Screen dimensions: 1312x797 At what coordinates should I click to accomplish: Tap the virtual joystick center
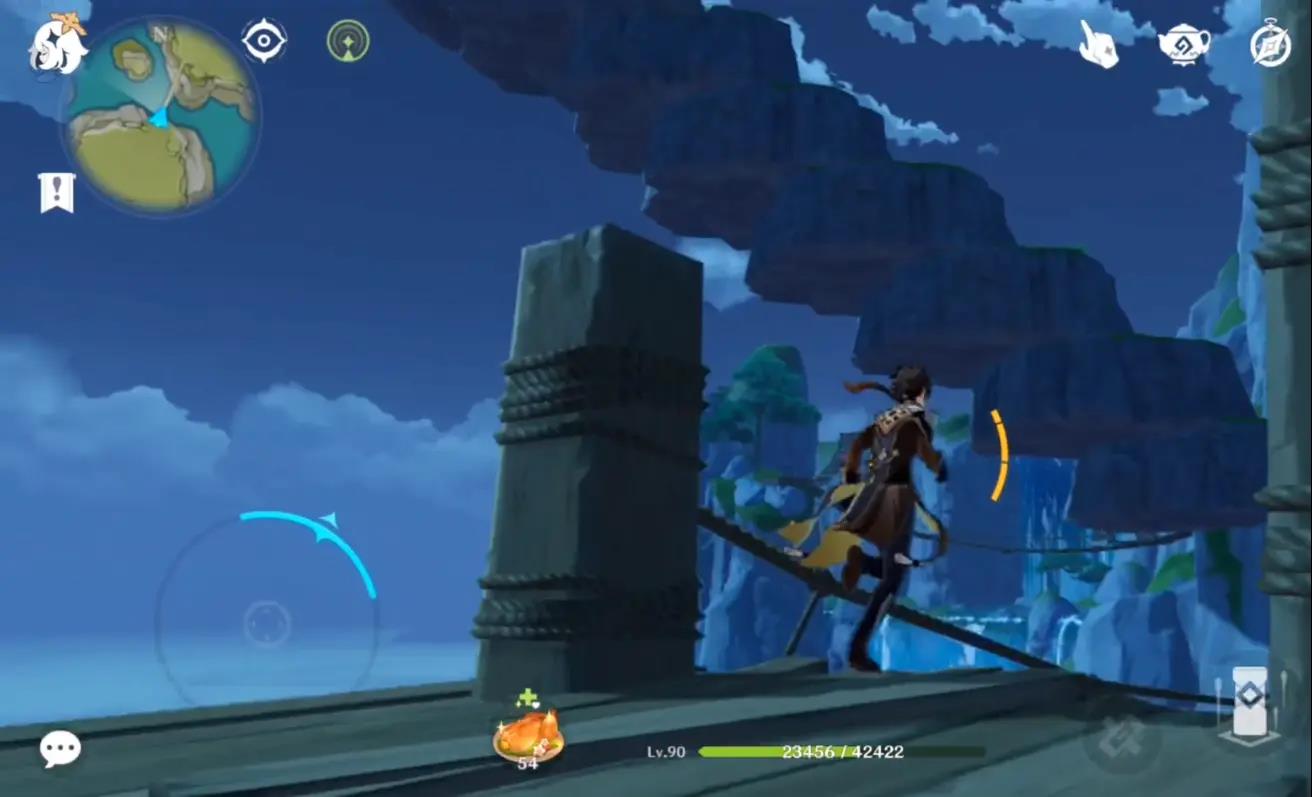click(x=267, y=624)
